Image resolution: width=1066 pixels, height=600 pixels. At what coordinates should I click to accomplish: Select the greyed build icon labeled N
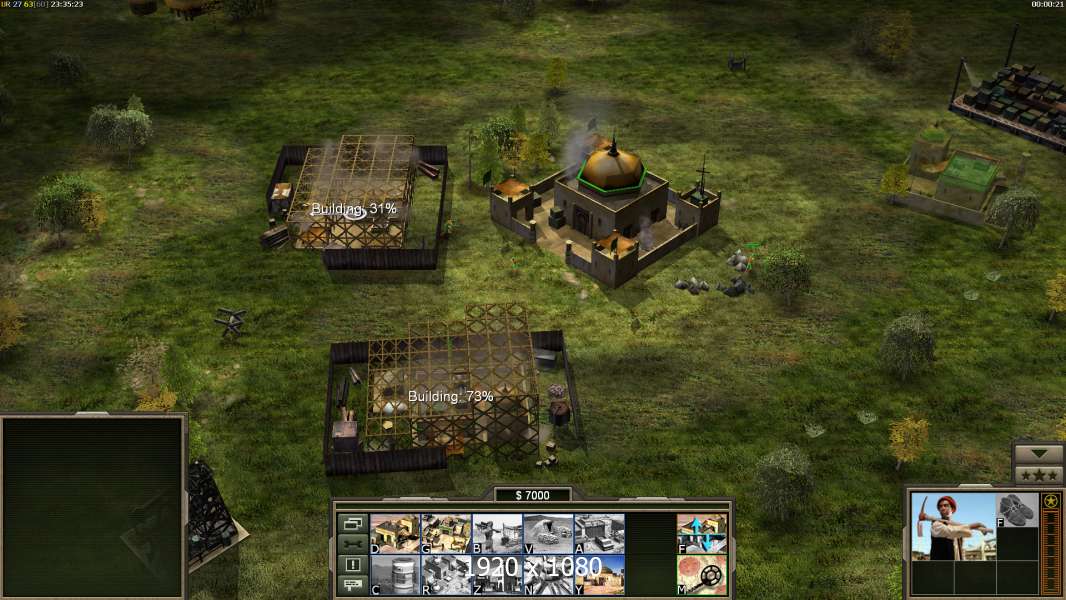click(548, 575)
